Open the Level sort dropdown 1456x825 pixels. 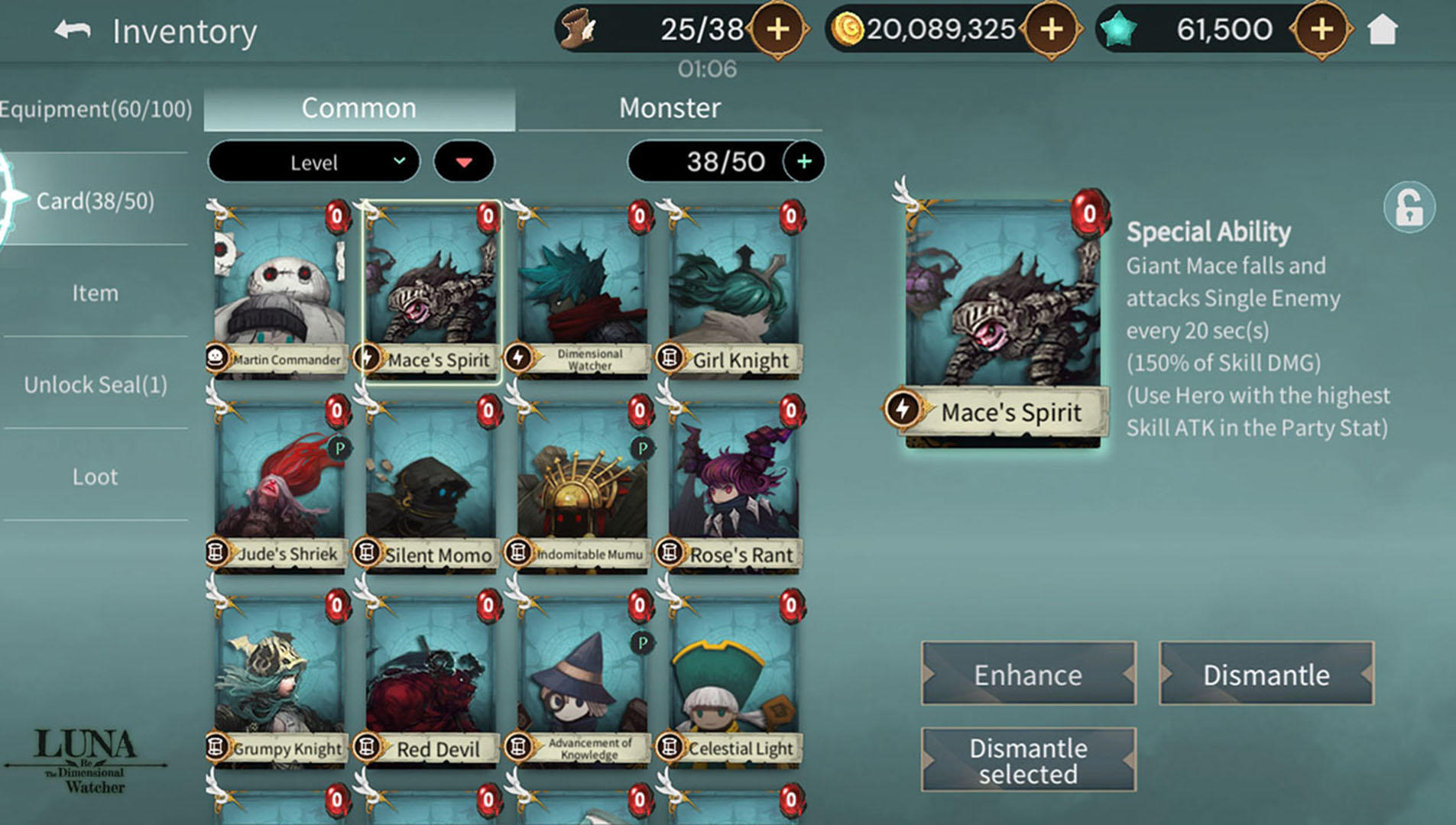tap(313, 161)
